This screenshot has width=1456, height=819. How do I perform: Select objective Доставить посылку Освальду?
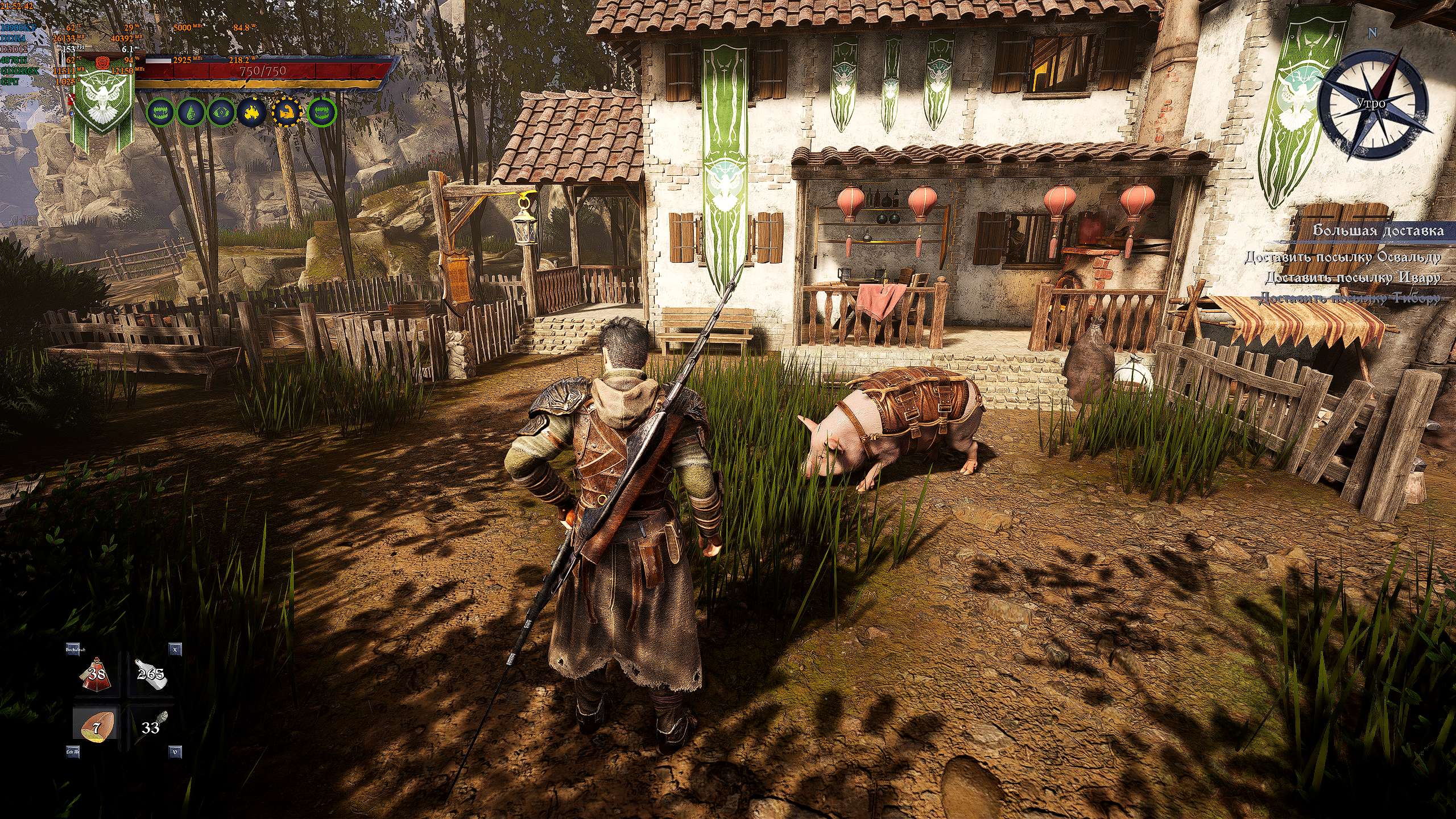coord(1342,258)
